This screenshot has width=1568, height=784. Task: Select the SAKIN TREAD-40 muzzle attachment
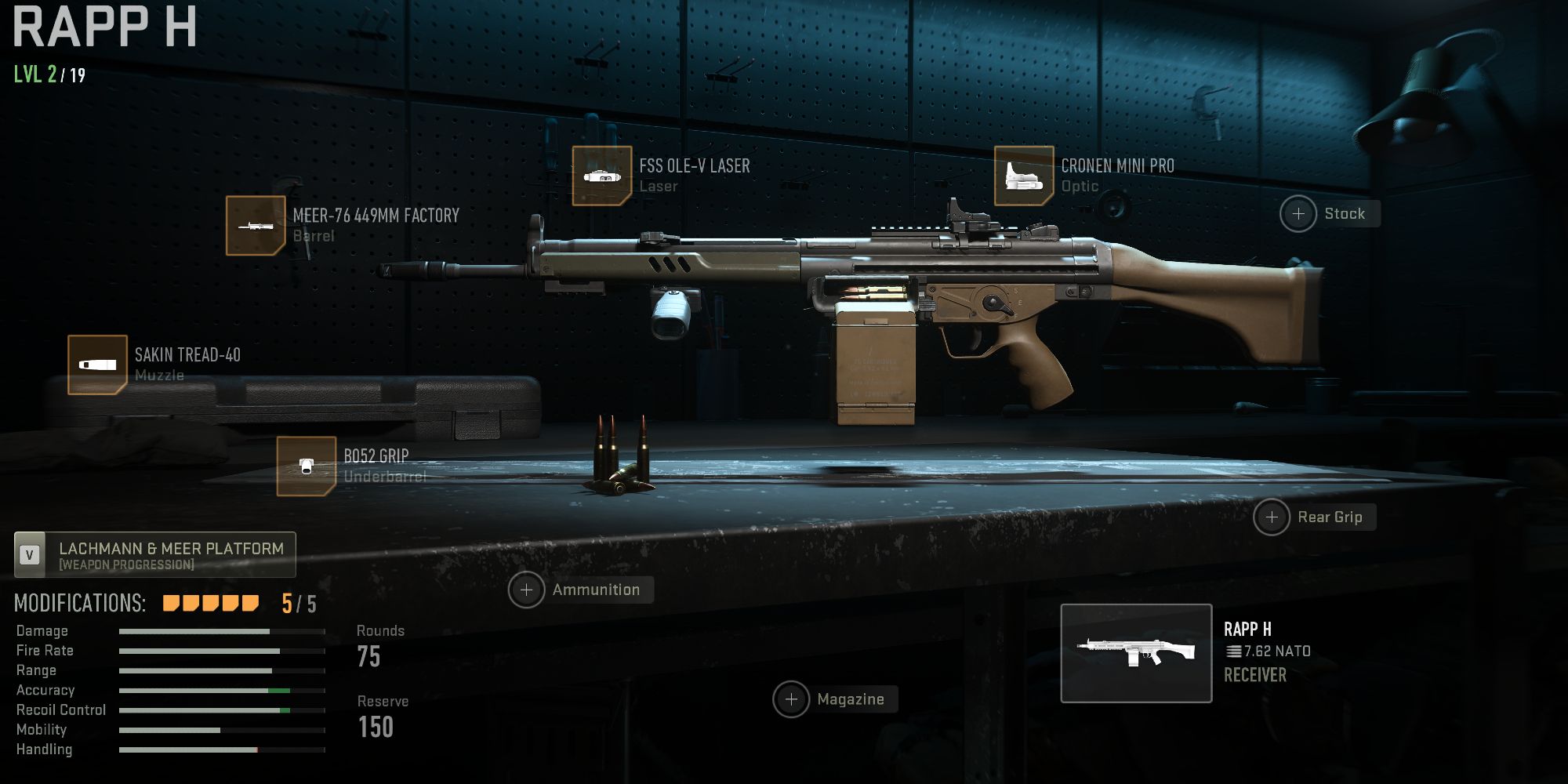[x=98, y=363]
